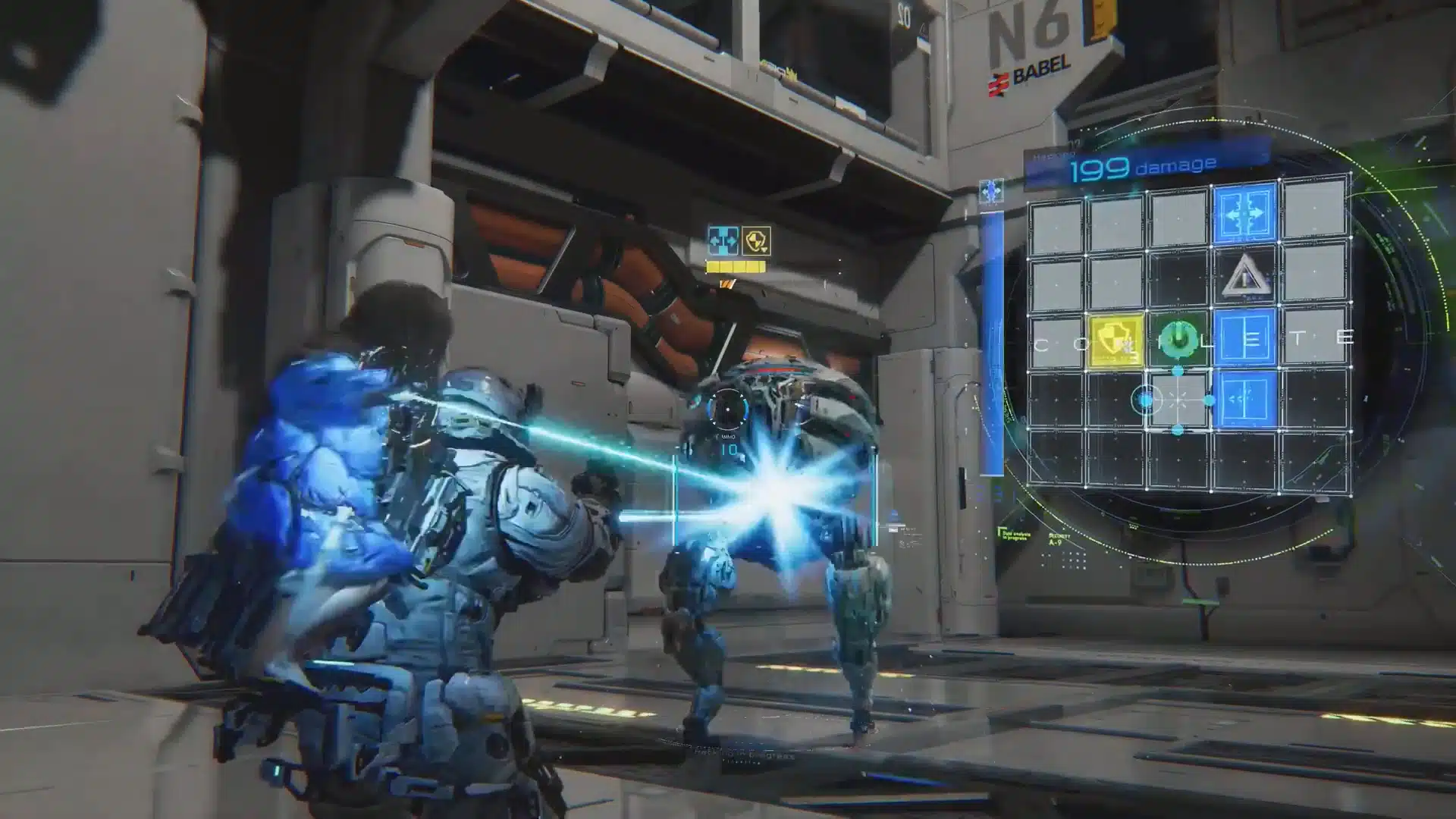Select the yellow shield tile in hacking grid
1456x819 pixels.
click(x=1116, y=340)
